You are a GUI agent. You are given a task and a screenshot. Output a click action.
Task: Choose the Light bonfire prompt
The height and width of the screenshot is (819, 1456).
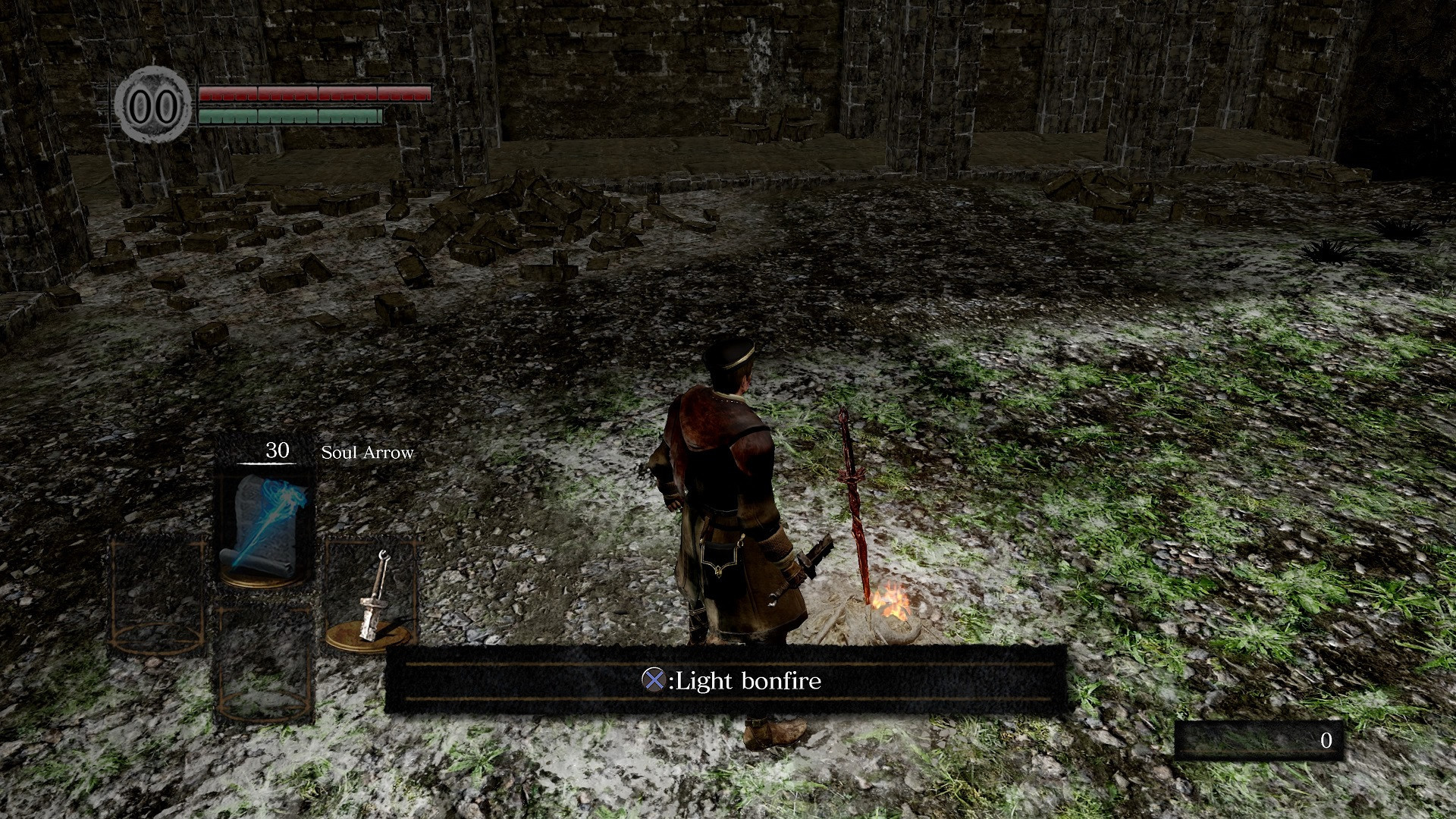[x=726, y=681]
